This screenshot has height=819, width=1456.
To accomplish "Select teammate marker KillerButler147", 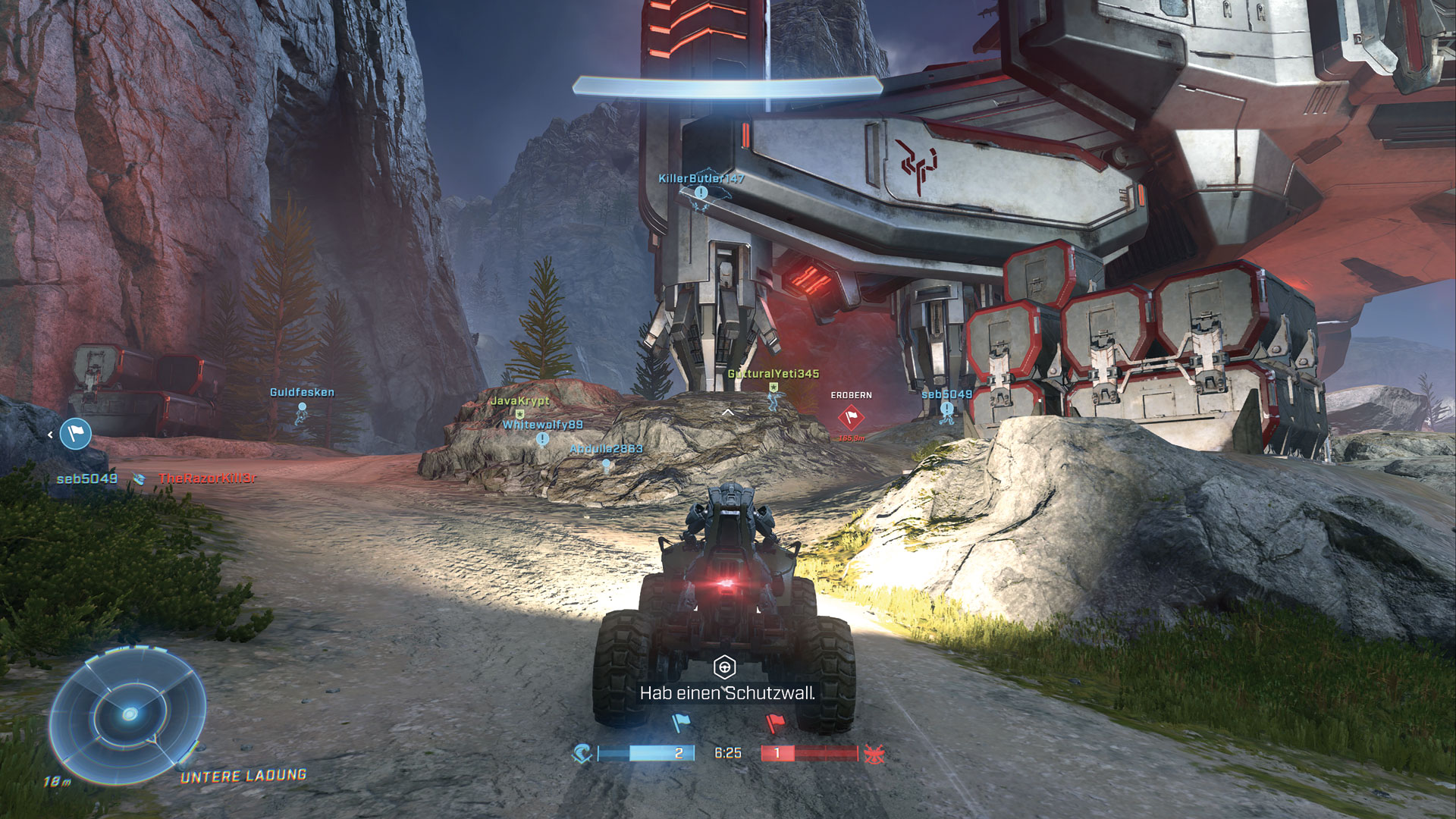I will coord(701,193).
